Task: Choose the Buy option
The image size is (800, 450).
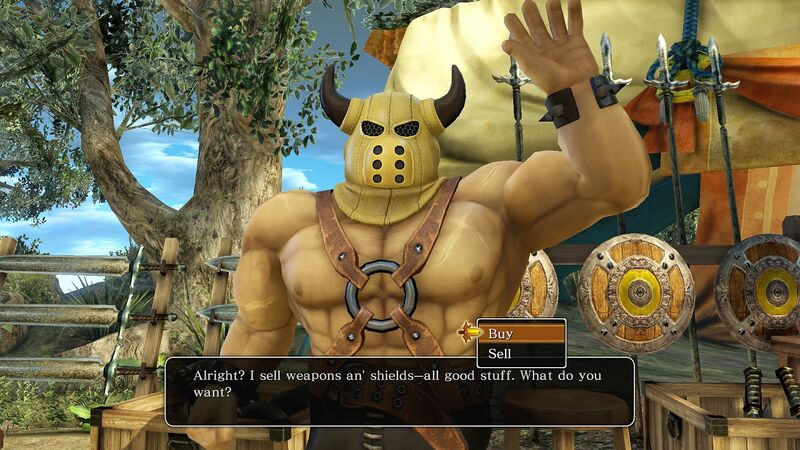Action: [x=522, y=333]
